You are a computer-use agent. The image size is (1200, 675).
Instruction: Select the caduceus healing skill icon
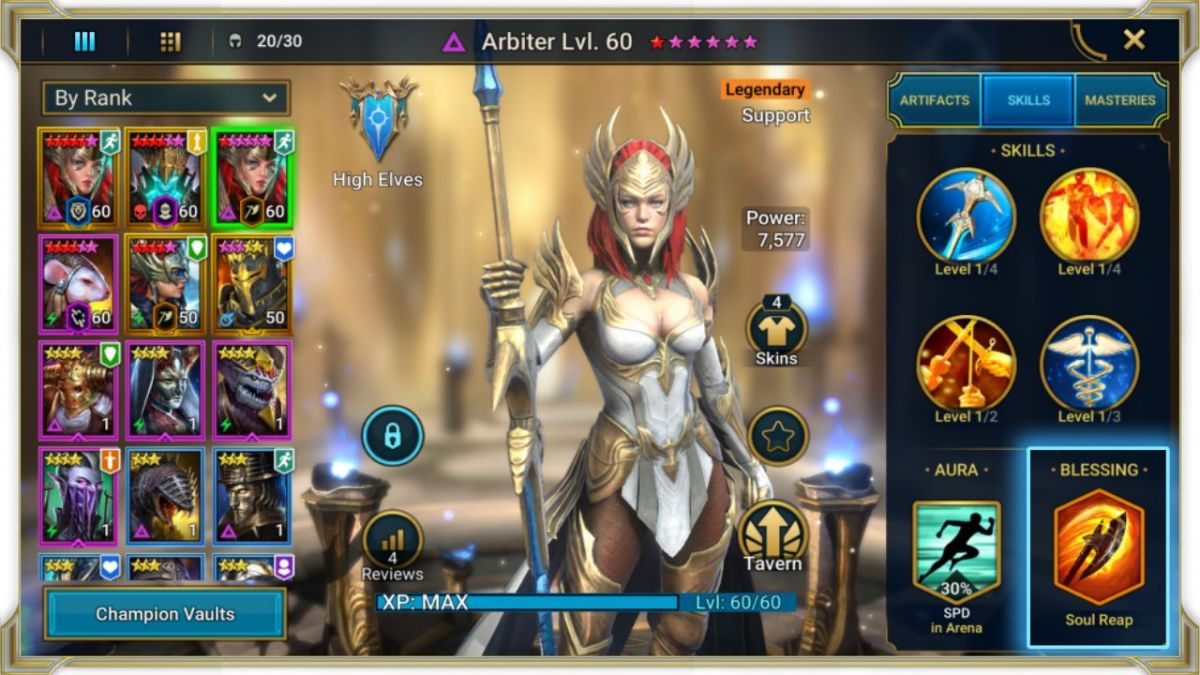1089,365
